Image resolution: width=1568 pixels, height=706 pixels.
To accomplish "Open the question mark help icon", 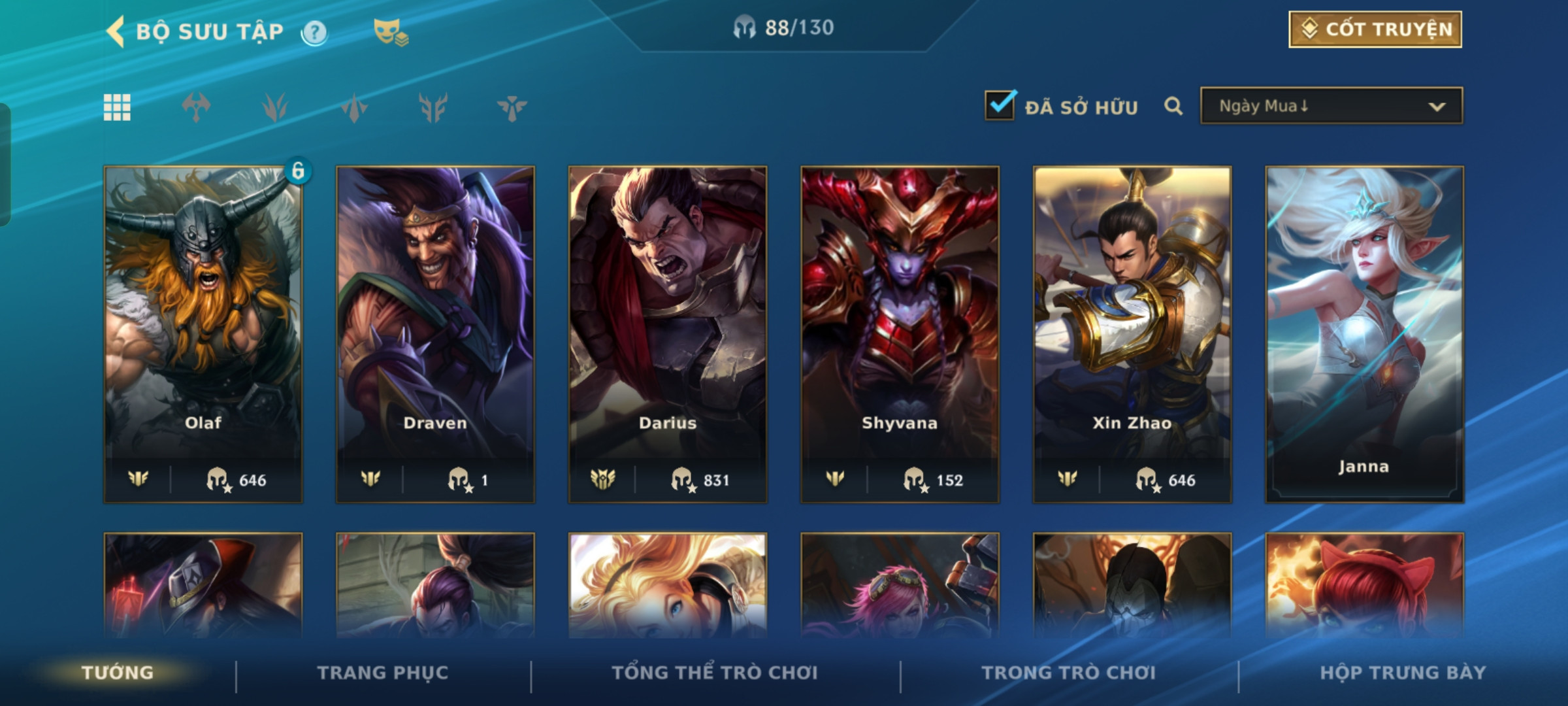I will [314, 32].
